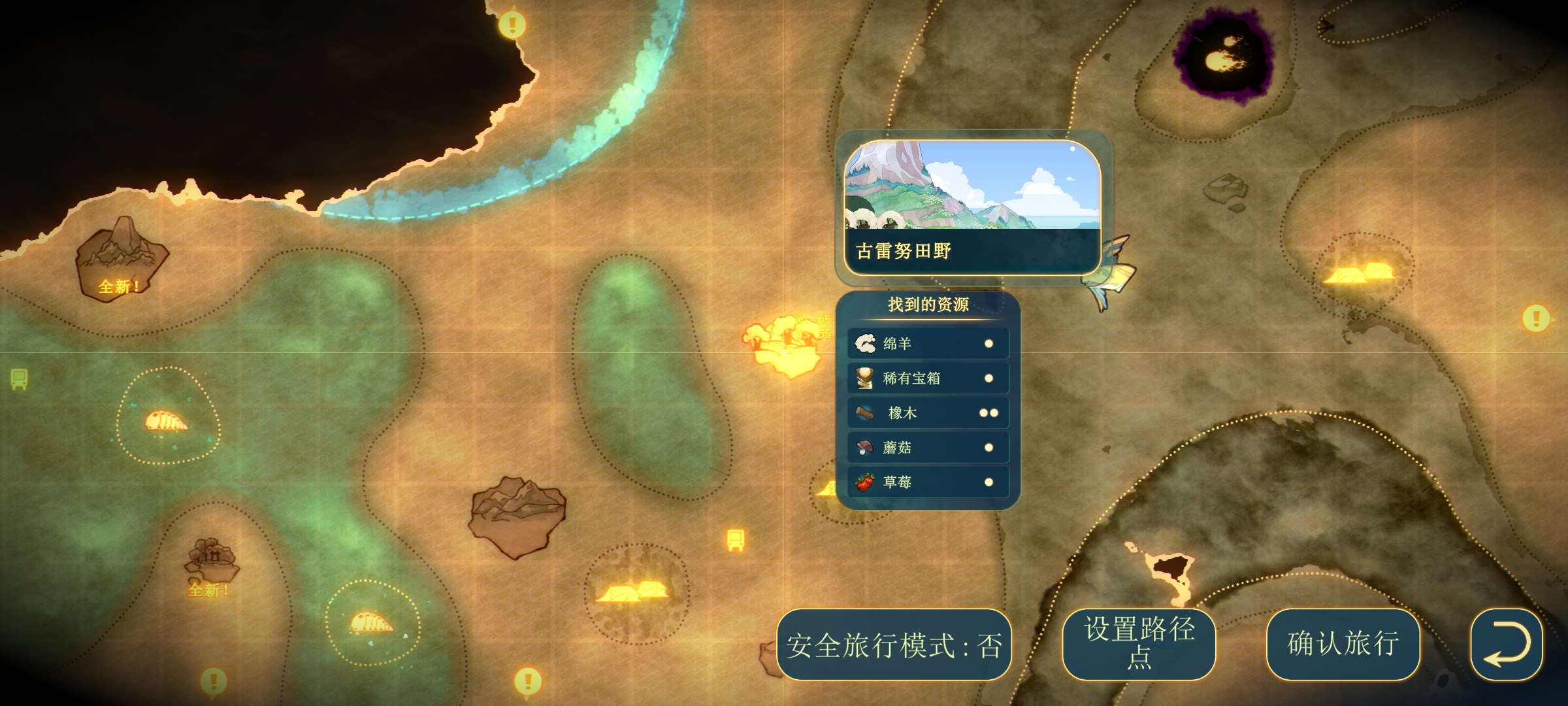Choose the 设置路径点 waypoint button
The width and height of the screenshot is (1568, 706).
1139,645
